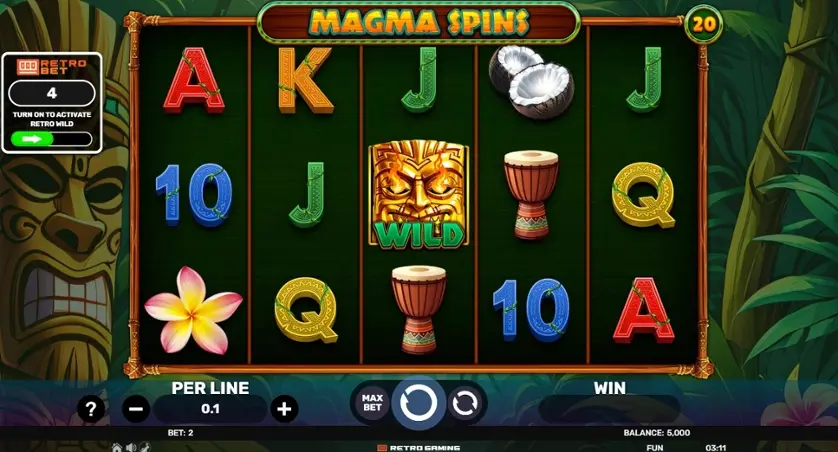Click the home icon in the bottom bar
Viewport: 838px width, 452px height.
[x=117, y=447]
